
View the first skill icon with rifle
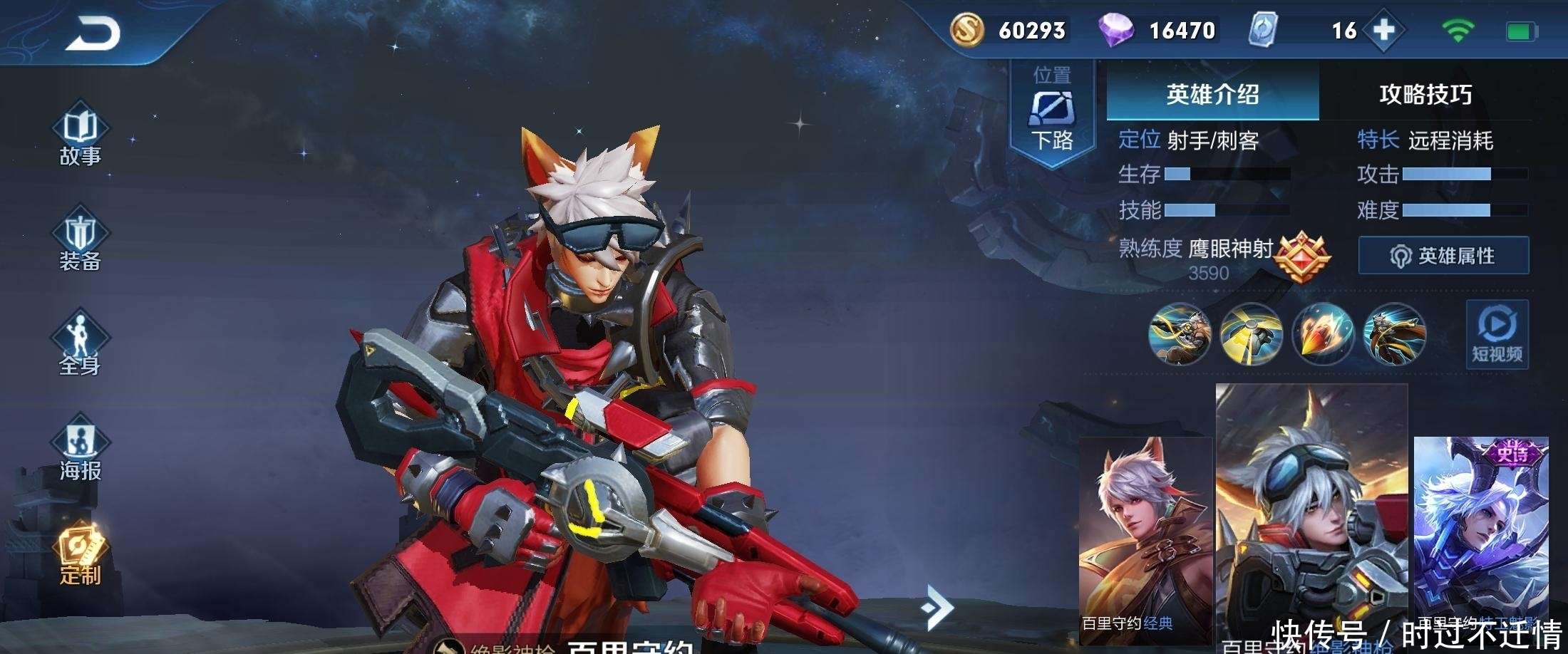click(1180, 333)
